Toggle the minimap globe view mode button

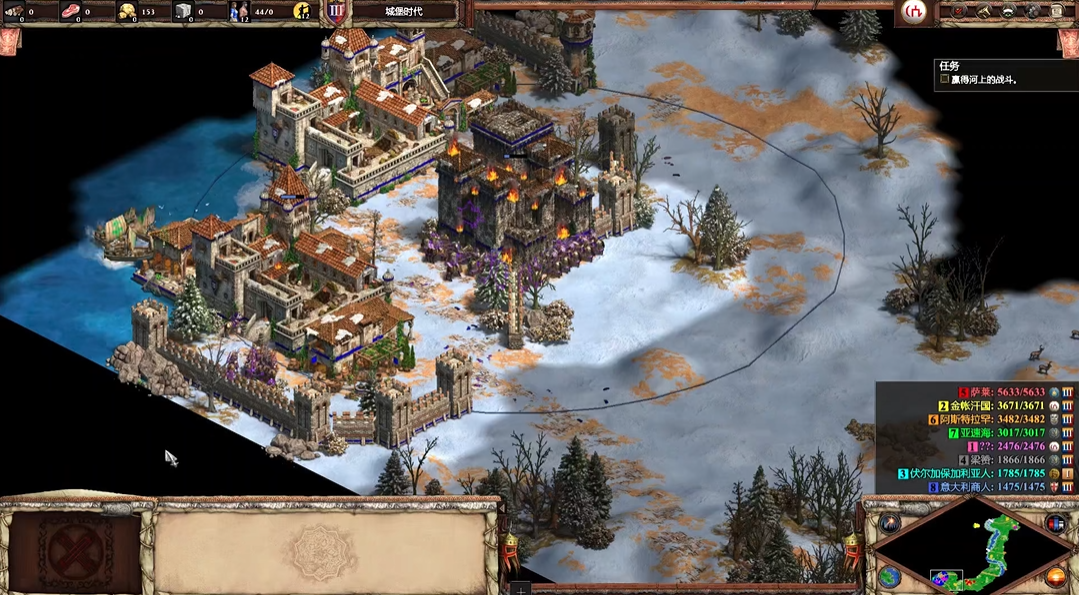pyautogui.click(x=890, y=577)
